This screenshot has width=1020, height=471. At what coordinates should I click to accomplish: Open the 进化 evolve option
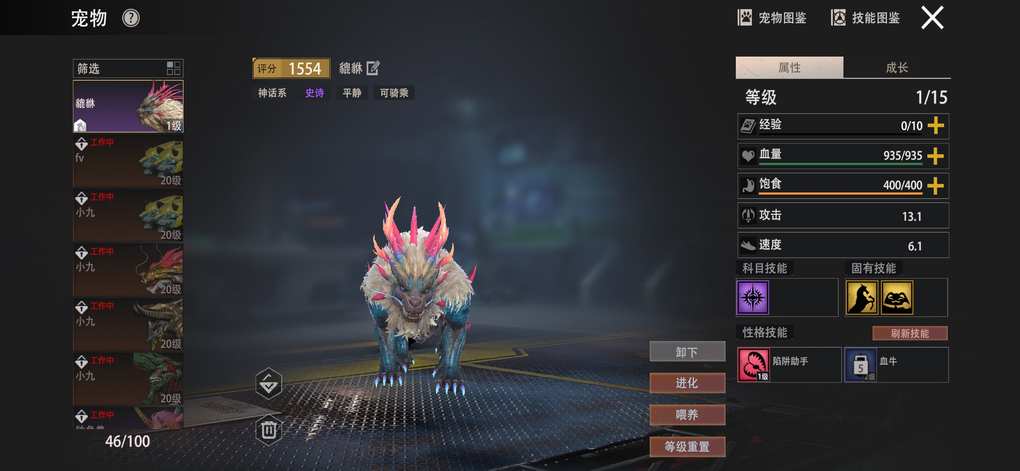pos(686,383)
